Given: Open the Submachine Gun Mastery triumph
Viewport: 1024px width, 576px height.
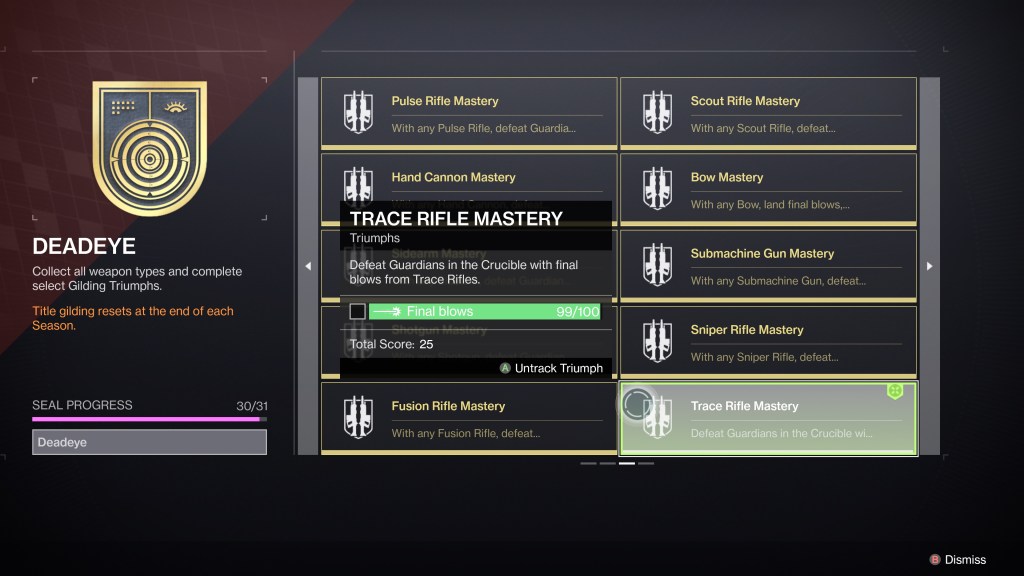Looking at the screenshot, I should pos(768,265).
